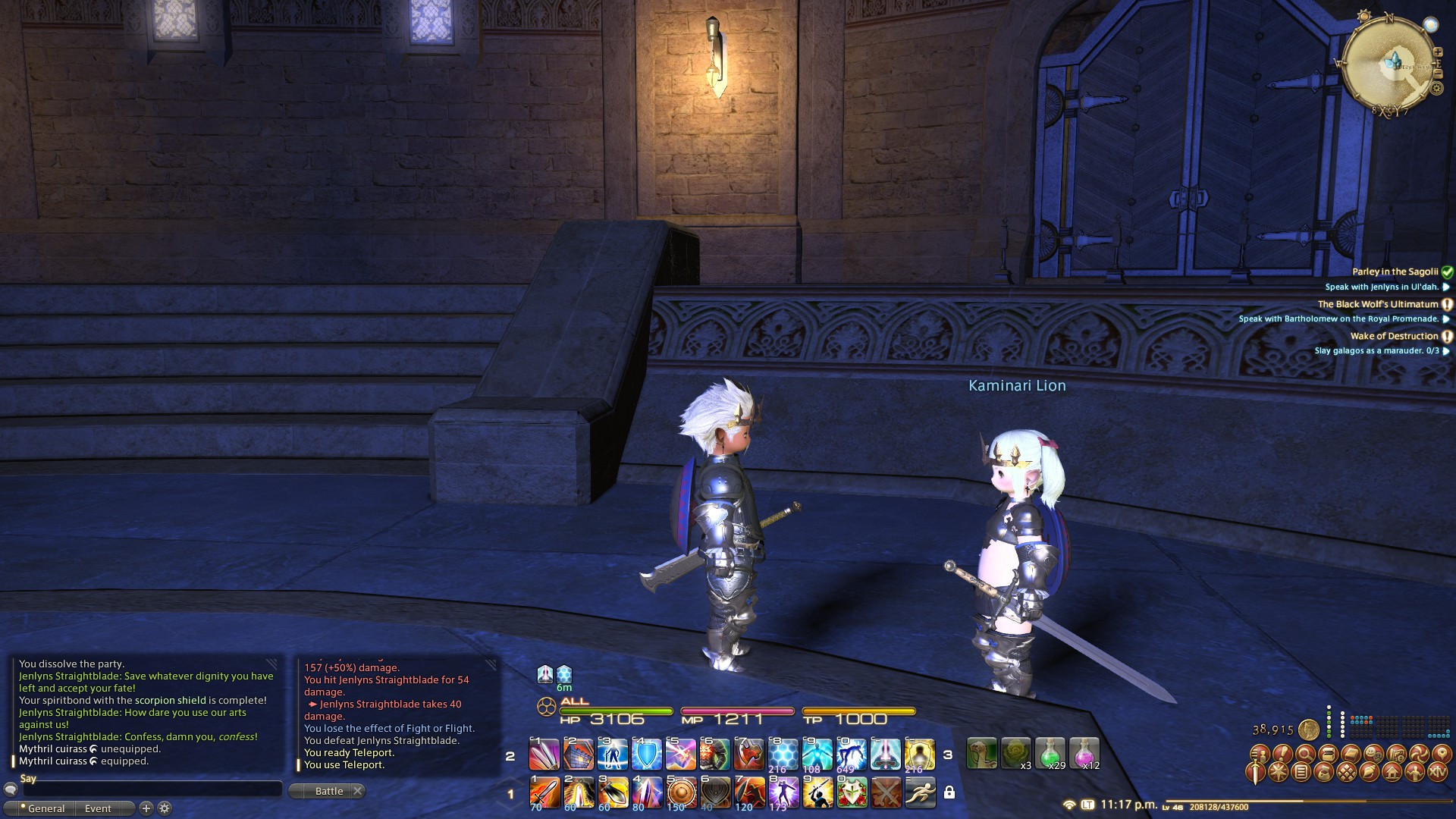Select The Black Wolf's Ultimatum quest
The height and width of the screenshot is (819, 1456).
(1377, 304)
